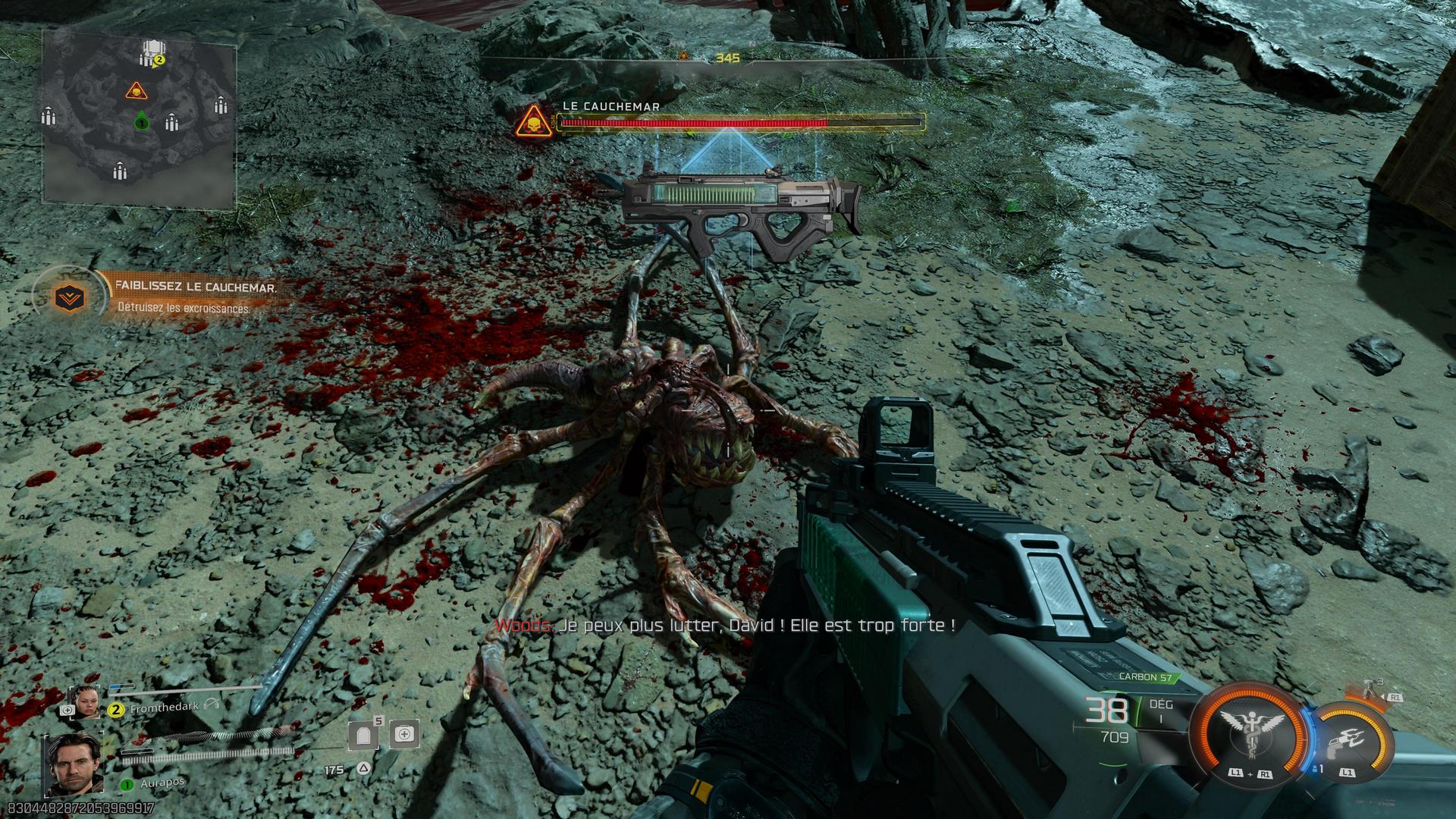1456x819 pixels.
Task: Click Fromthedark's teammate portrait
Action: (84, 701)
